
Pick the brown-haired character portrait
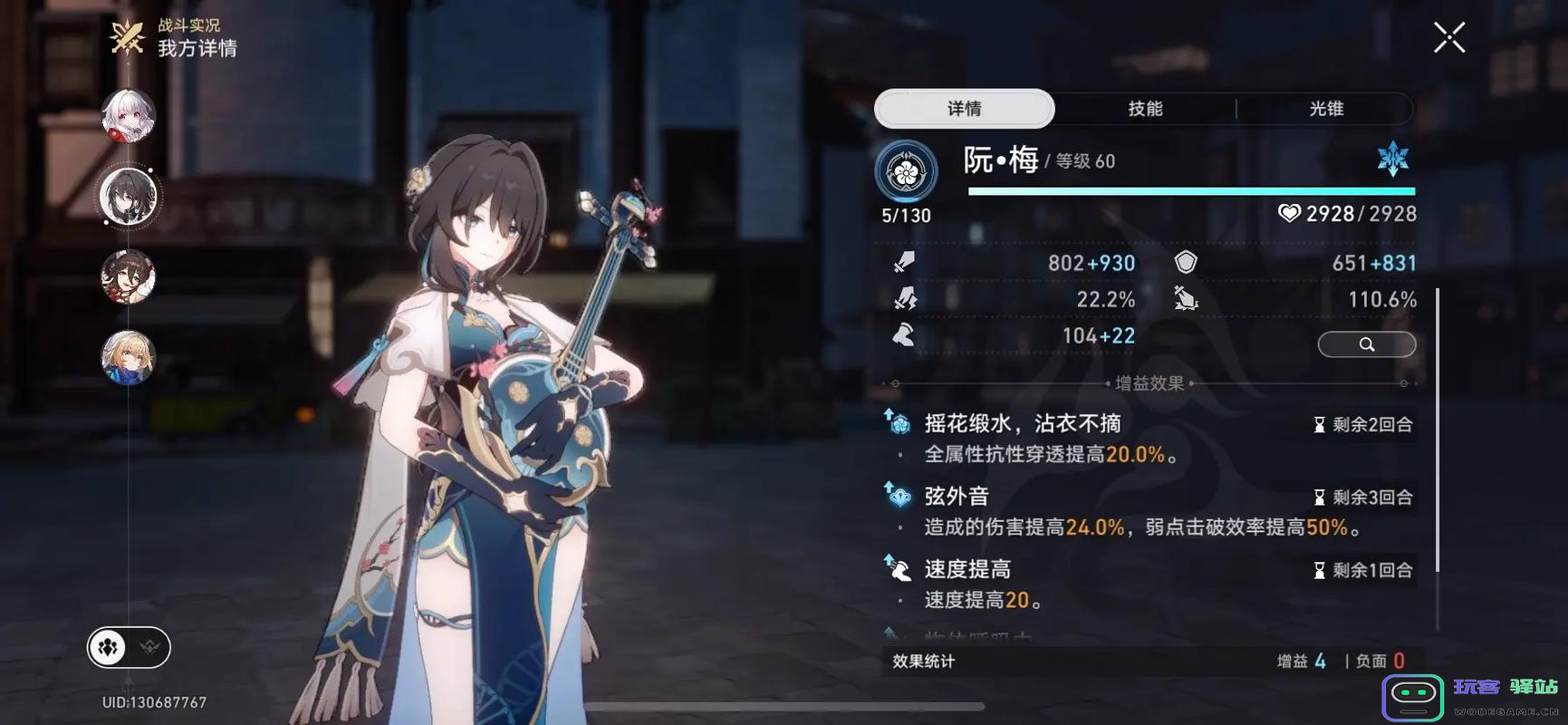(128, 276)
